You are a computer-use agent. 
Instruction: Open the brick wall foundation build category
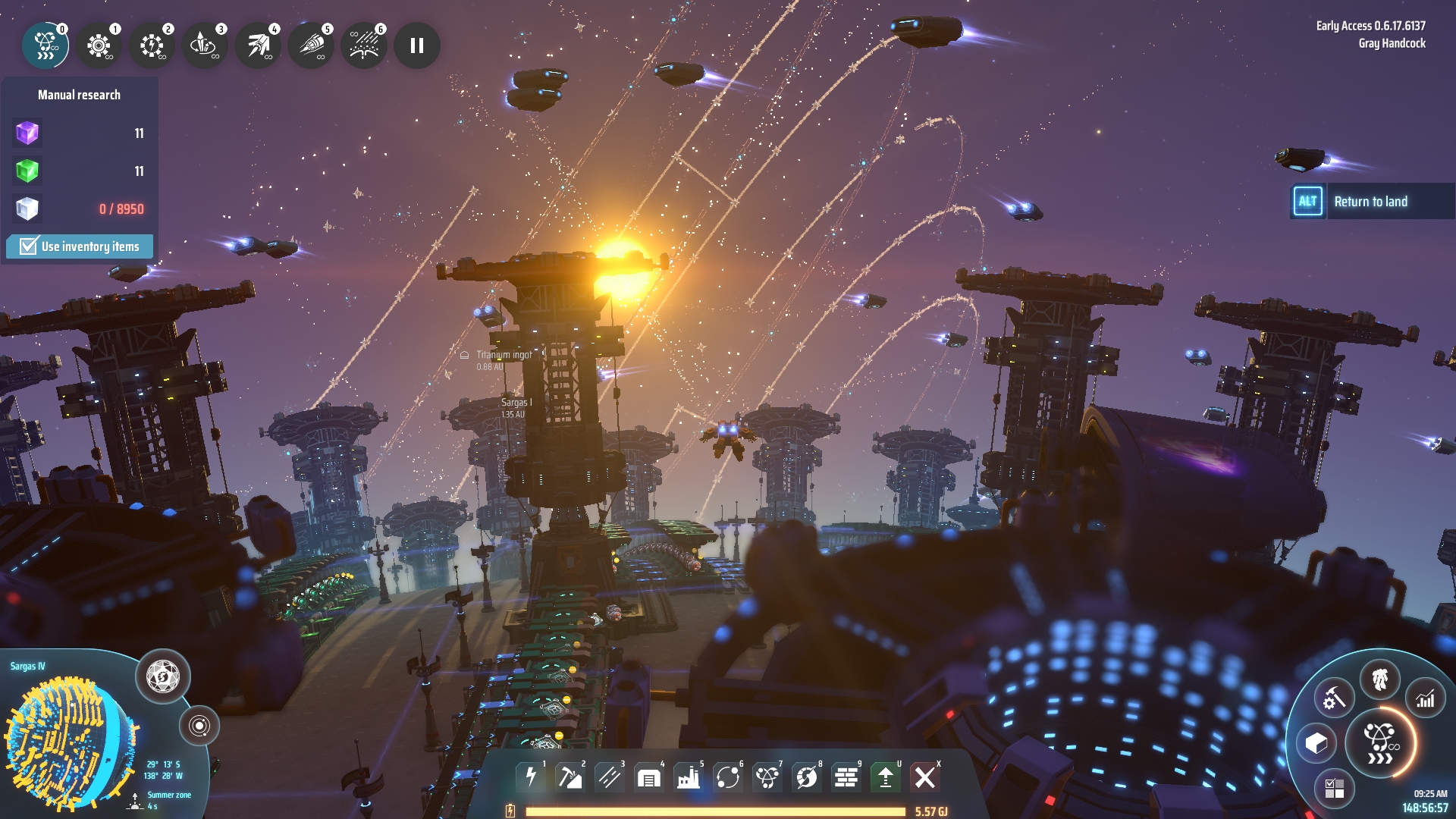(x=846, y=777)
